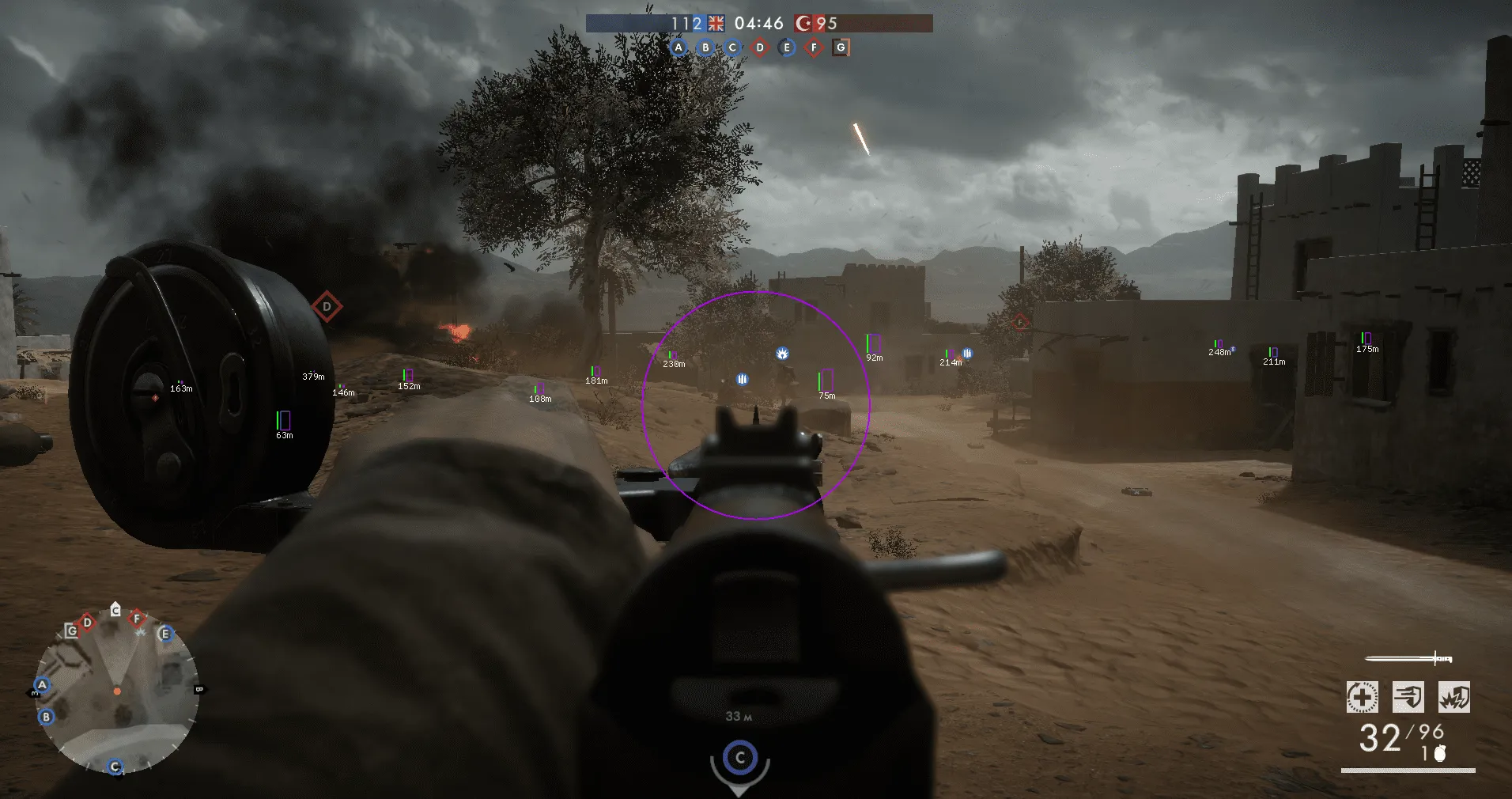This screenshot has height=799, width=1512.
Task: Click objective marker A at the top
Action: (x=679, y=47)
